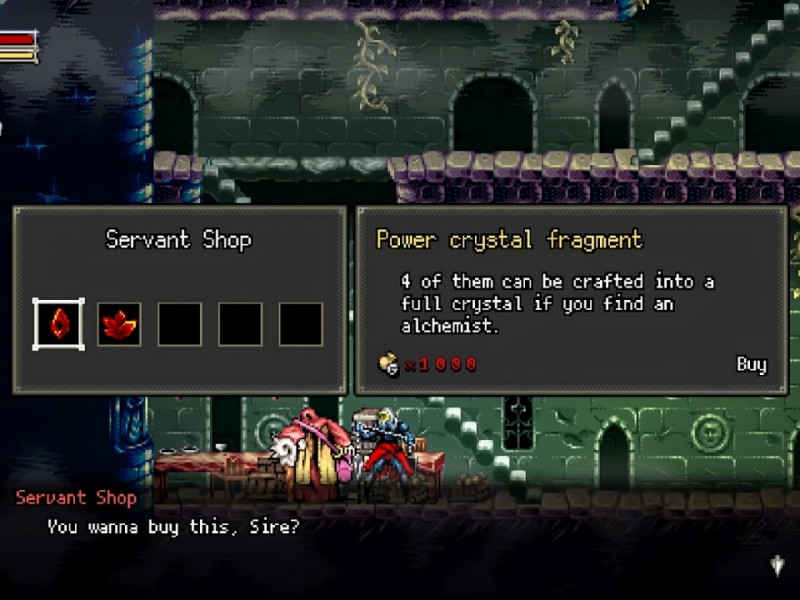Advance the Servant Shop dialogue arrow
The width and height of the screenshot is (800, 600).
tap(778, 566)
